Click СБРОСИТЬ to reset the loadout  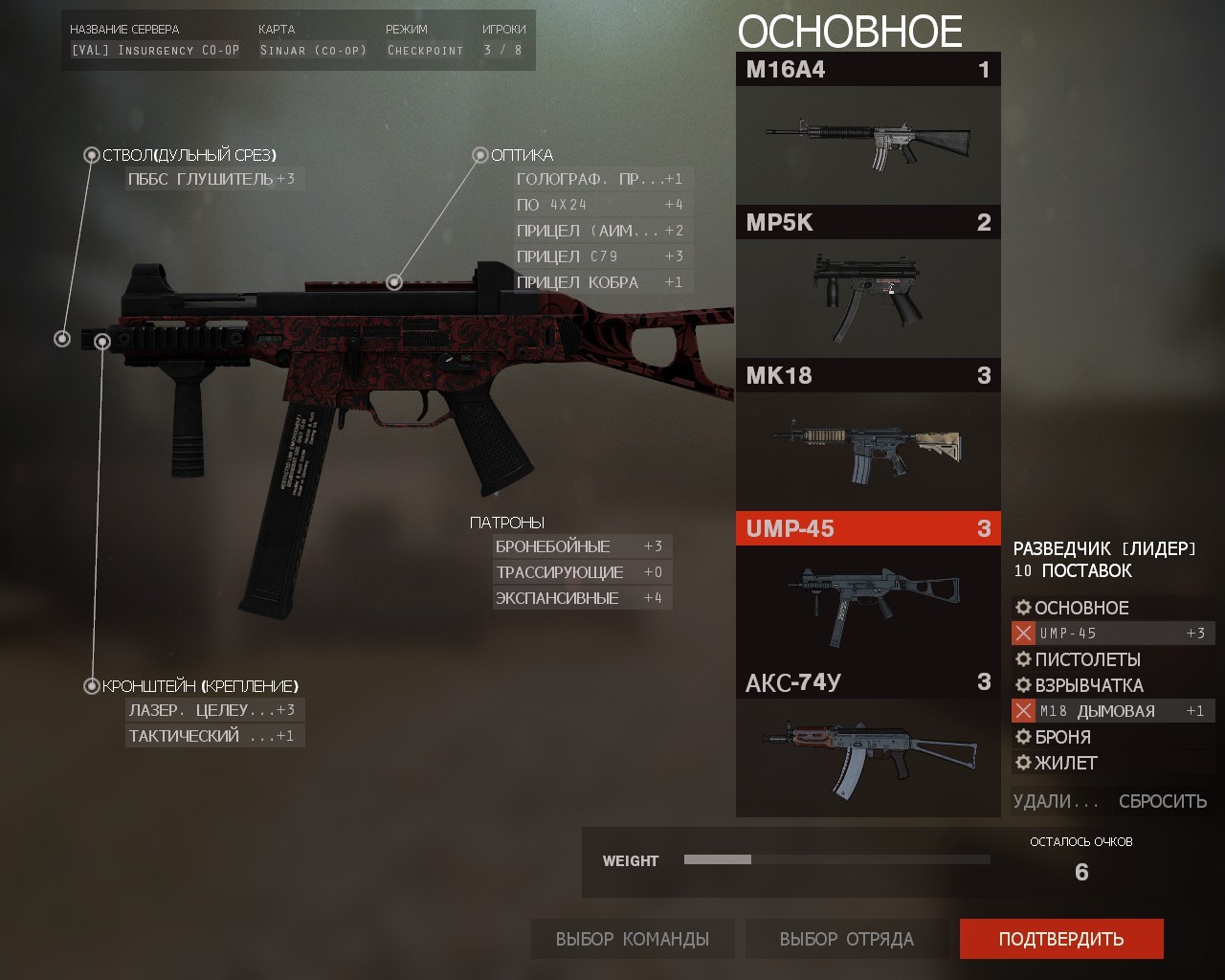click(1164, 800)
